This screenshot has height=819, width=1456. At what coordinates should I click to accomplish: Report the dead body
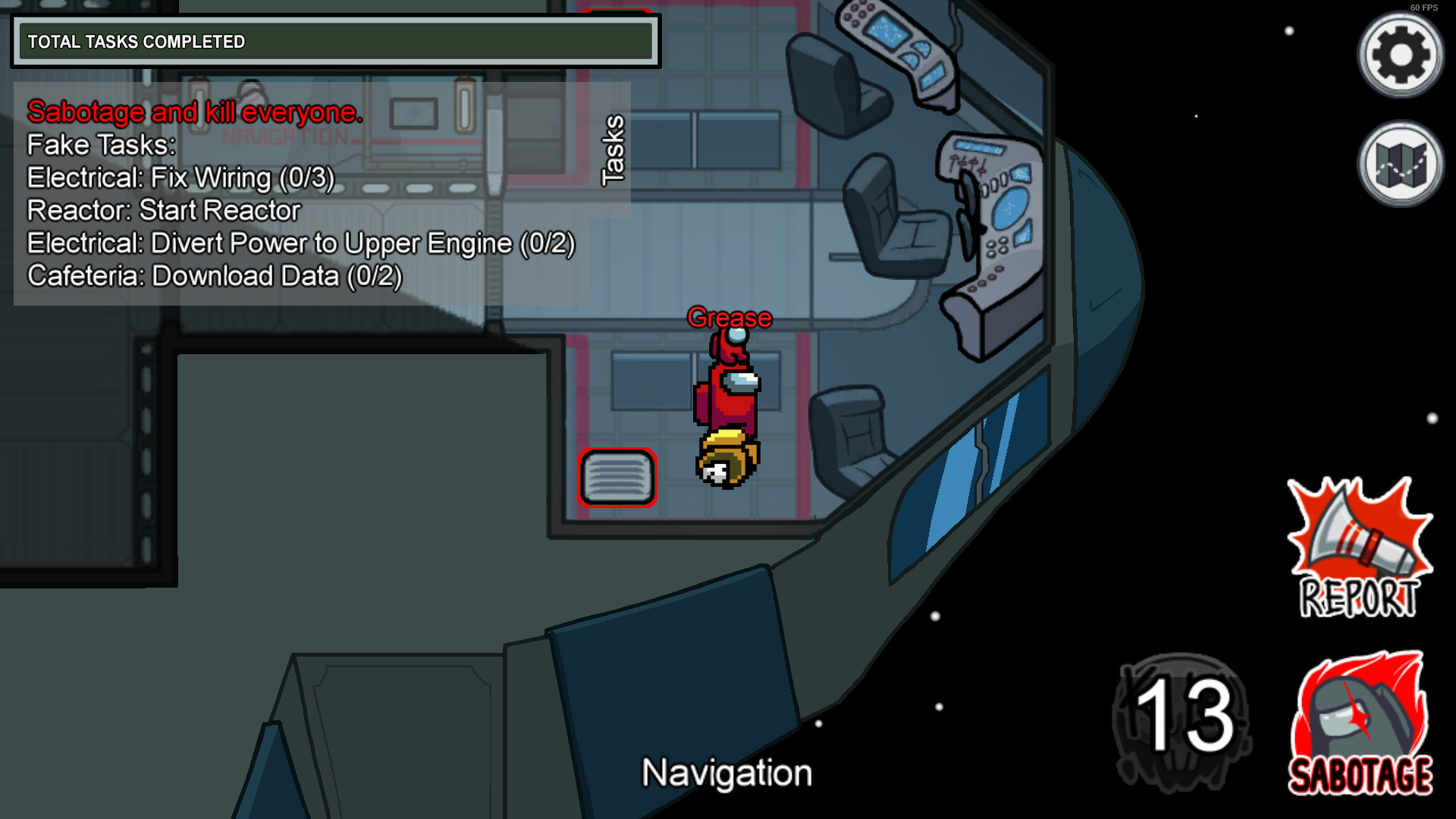[1359, 548]
